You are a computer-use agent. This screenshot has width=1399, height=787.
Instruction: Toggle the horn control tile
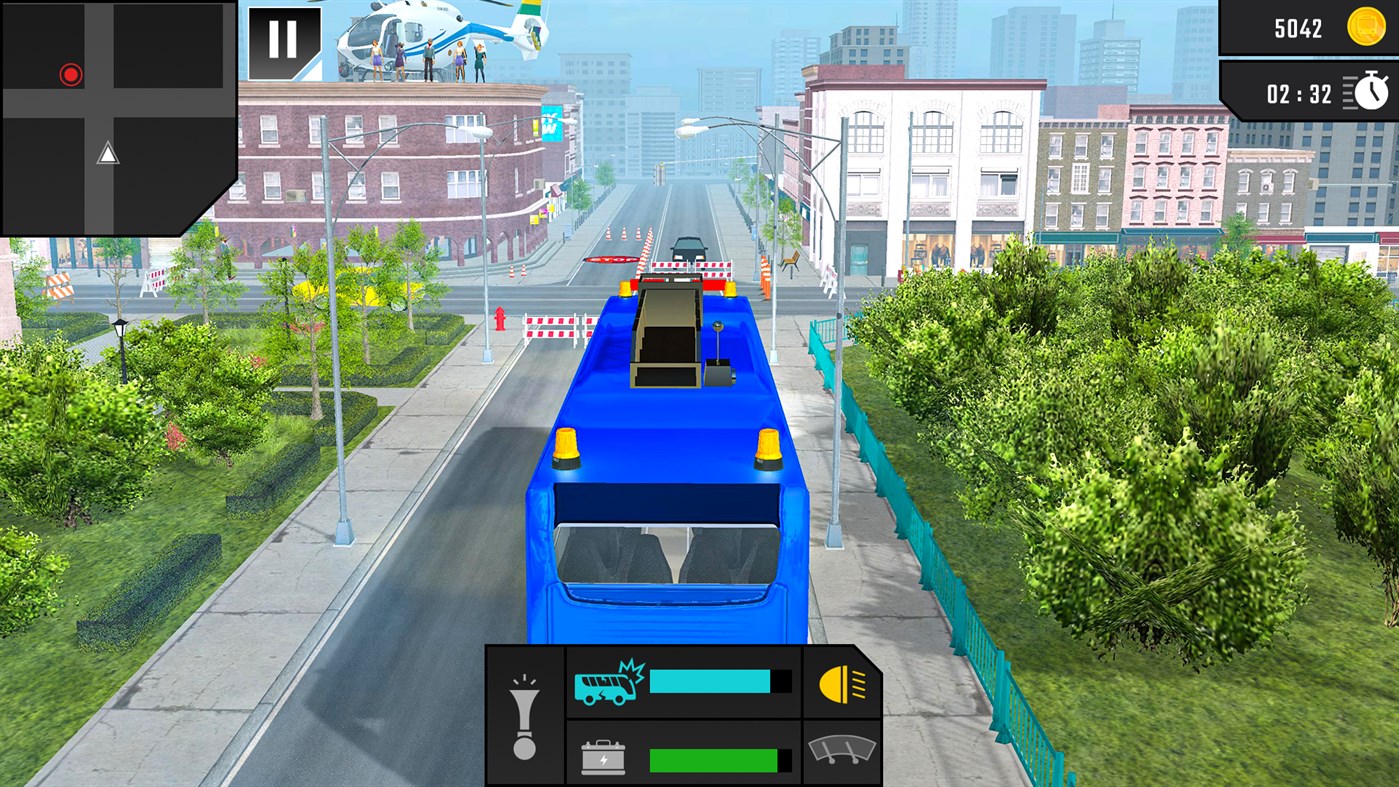tap(524, 717)
